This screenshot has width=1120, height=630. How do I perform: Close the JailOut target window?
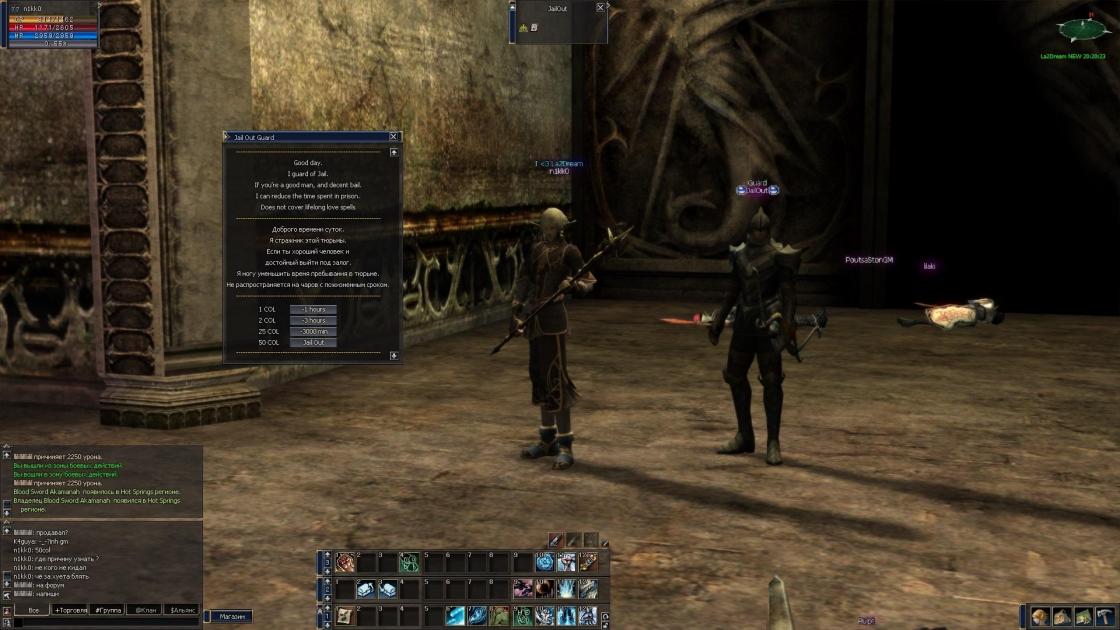[600, 7]
